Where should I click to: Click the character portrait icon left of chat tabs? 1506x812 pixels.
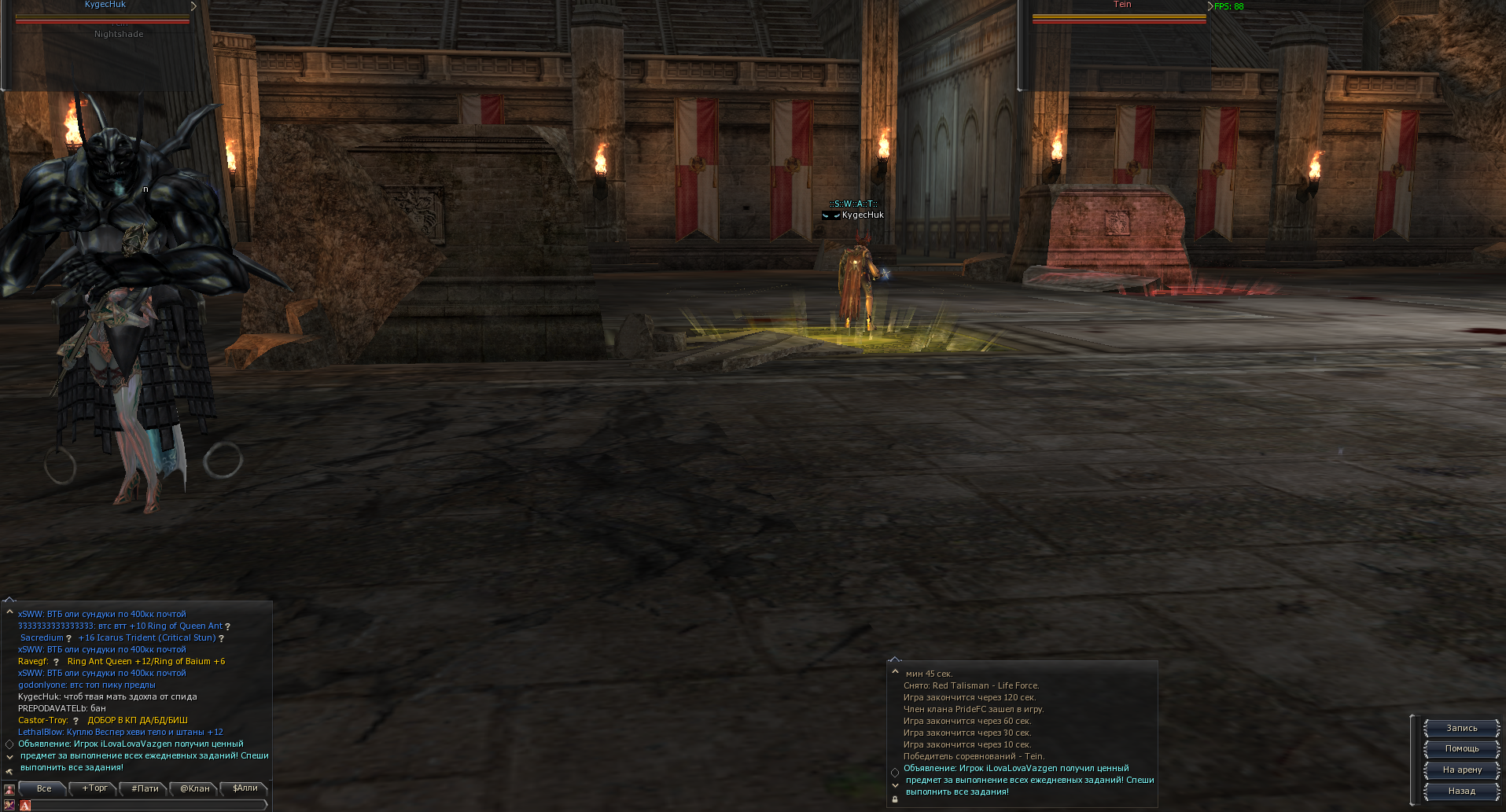[9, 789]
